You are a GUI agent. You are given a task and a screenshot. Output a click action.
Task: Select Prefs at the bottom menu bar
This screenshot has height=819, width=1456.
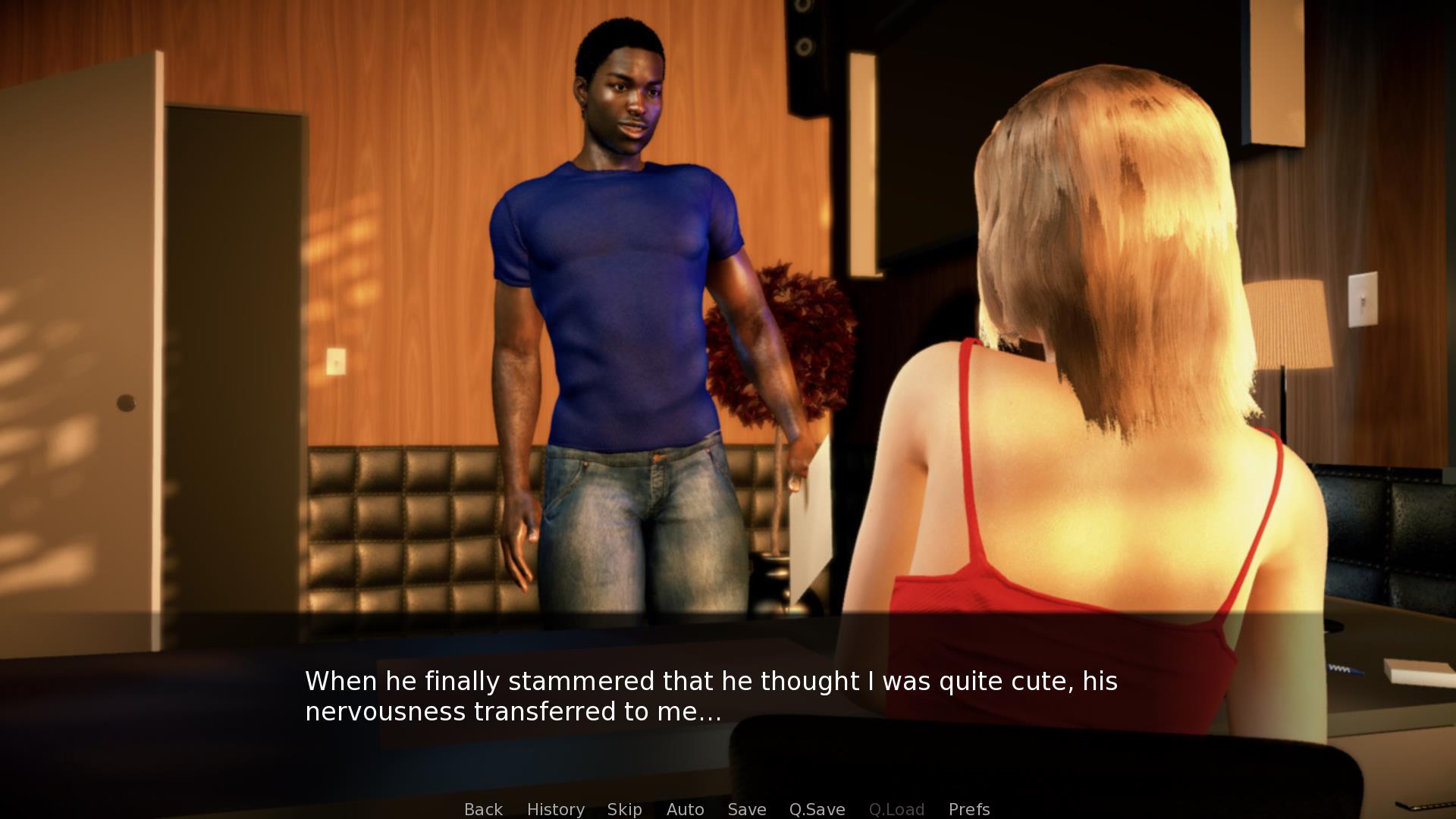[x=969, y=809]
